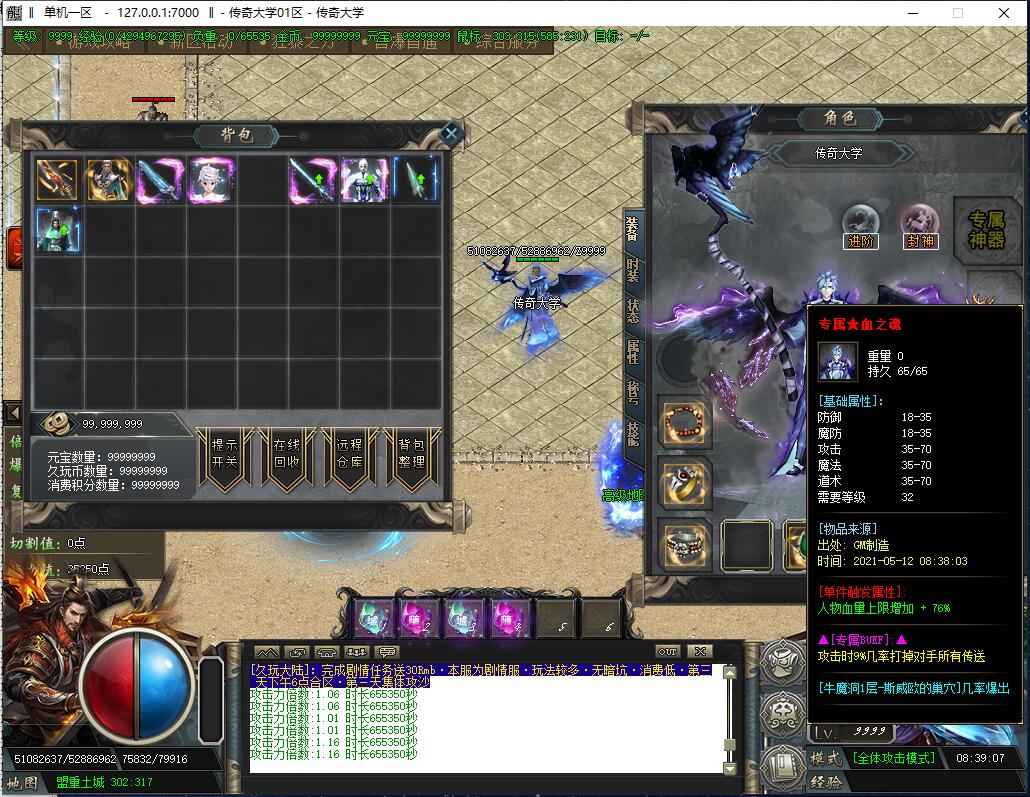Select the orange flaming weapon in the bag
This screenshot has height=797, width=1030.
(57, 180)
